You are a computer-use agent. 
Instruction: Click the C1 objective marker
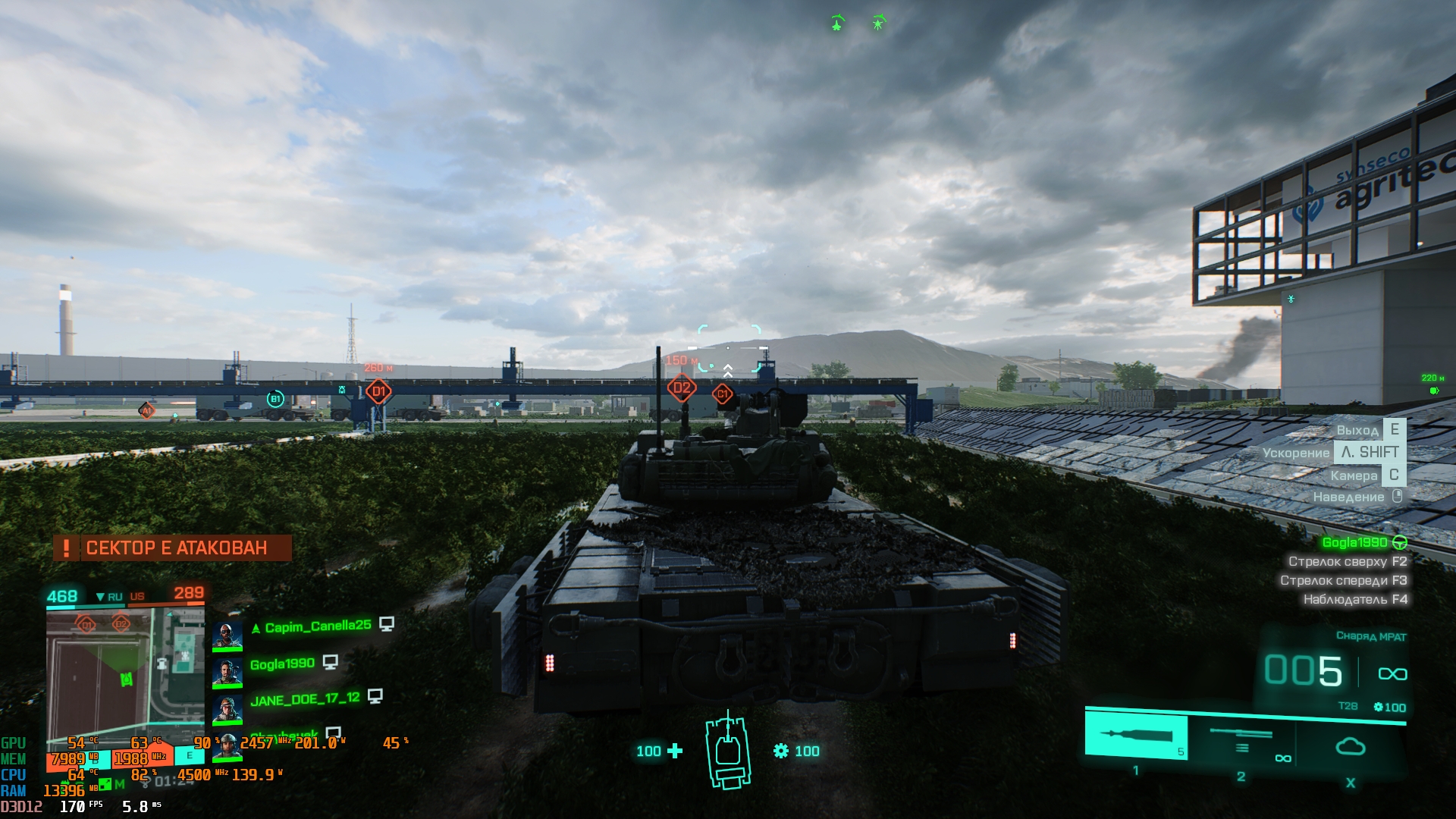click(723, 394)
